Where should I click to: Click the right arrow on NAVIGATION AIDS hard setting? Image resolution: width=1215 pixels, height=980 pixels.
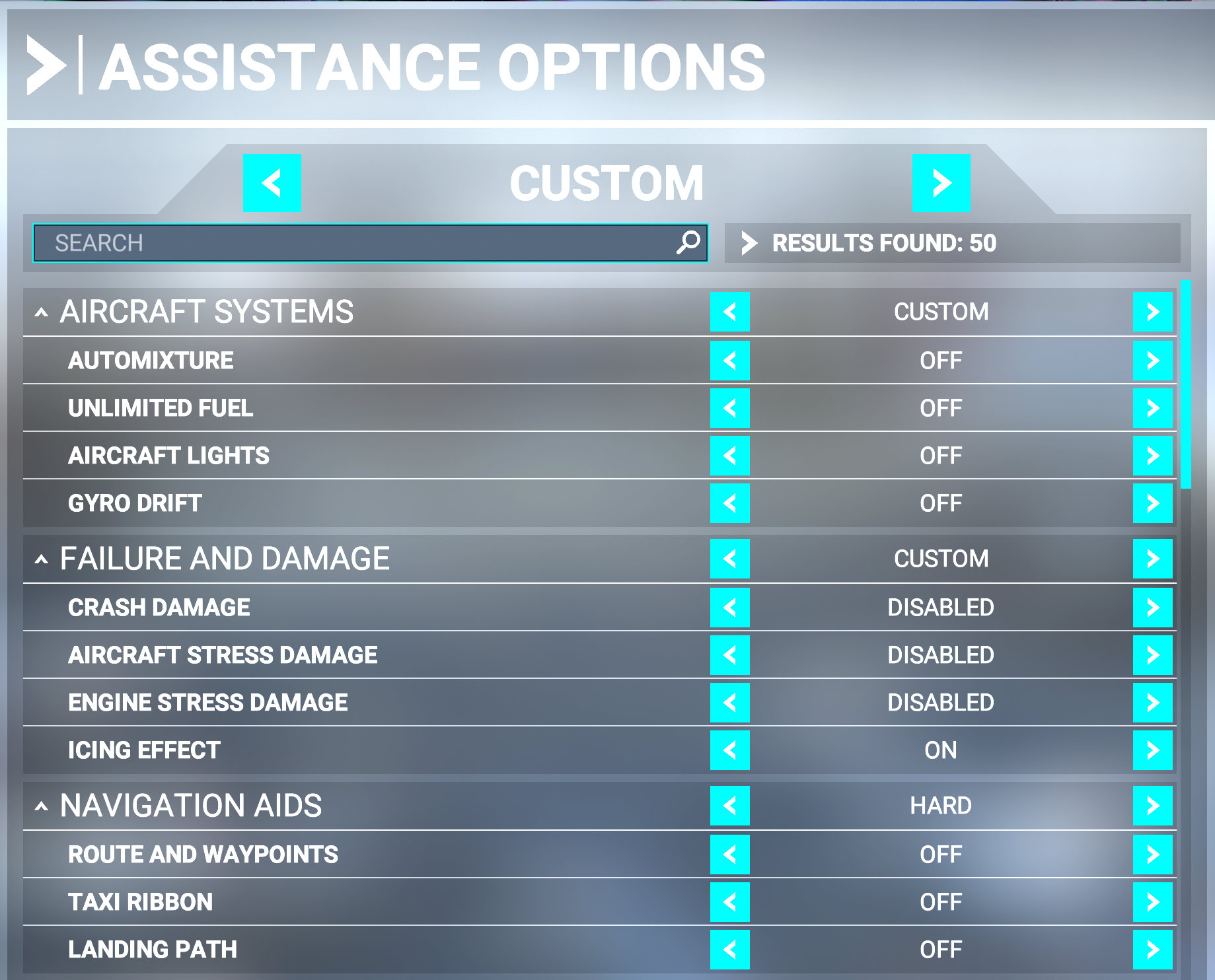(1154, 806)
